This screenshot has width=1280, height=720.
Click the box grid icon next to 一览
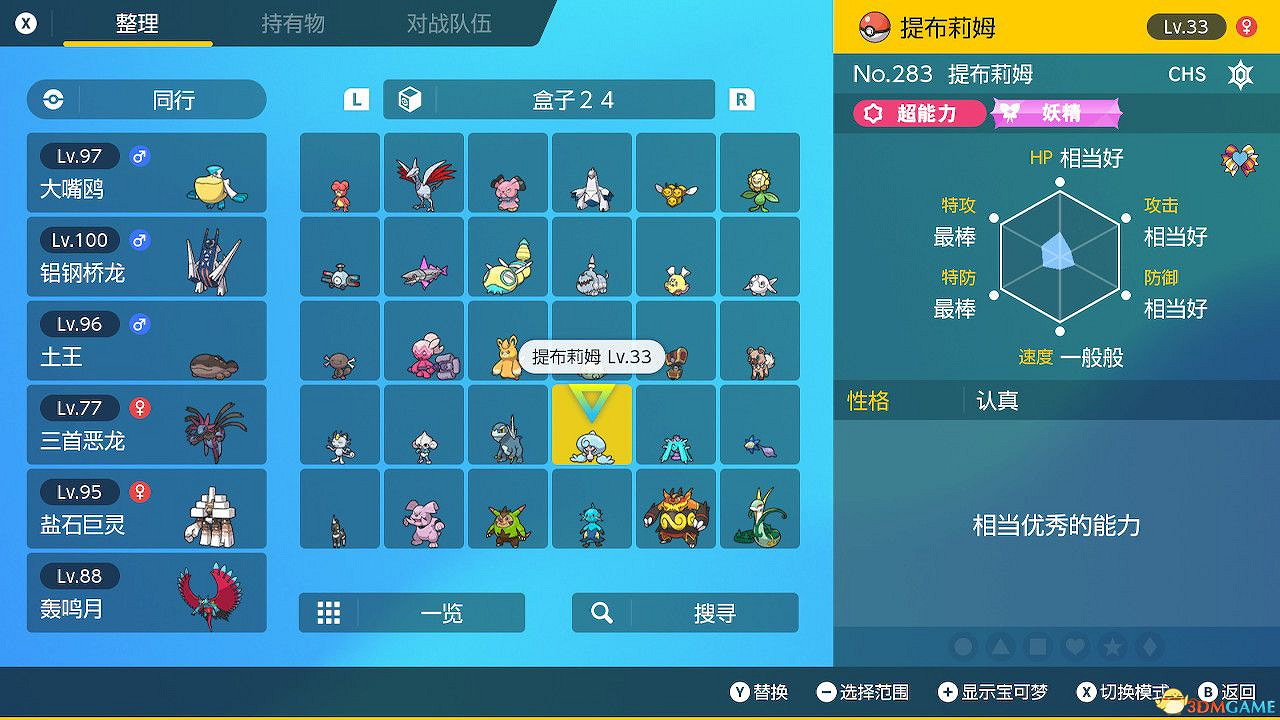329,612
